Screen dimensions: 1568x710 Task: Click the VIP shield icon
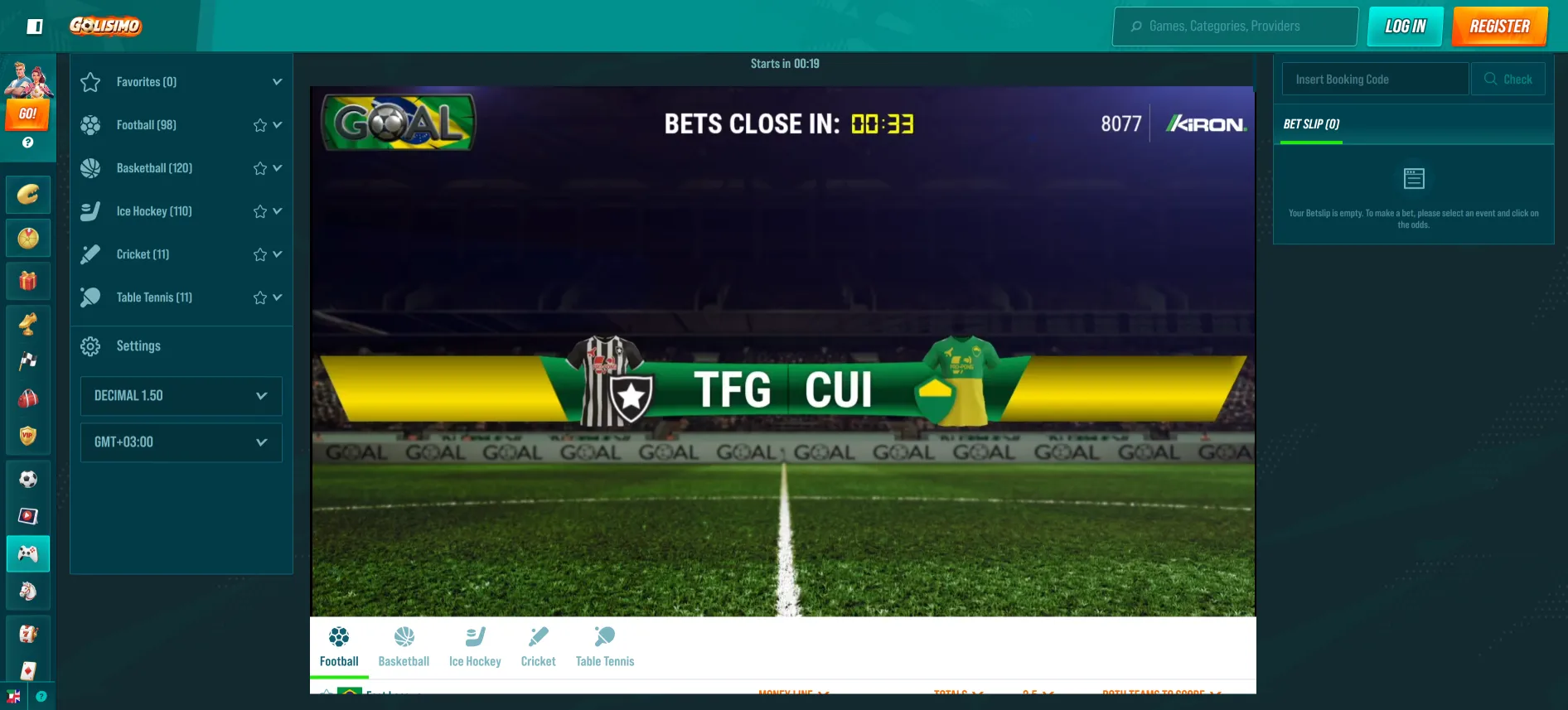pos(28,437)
